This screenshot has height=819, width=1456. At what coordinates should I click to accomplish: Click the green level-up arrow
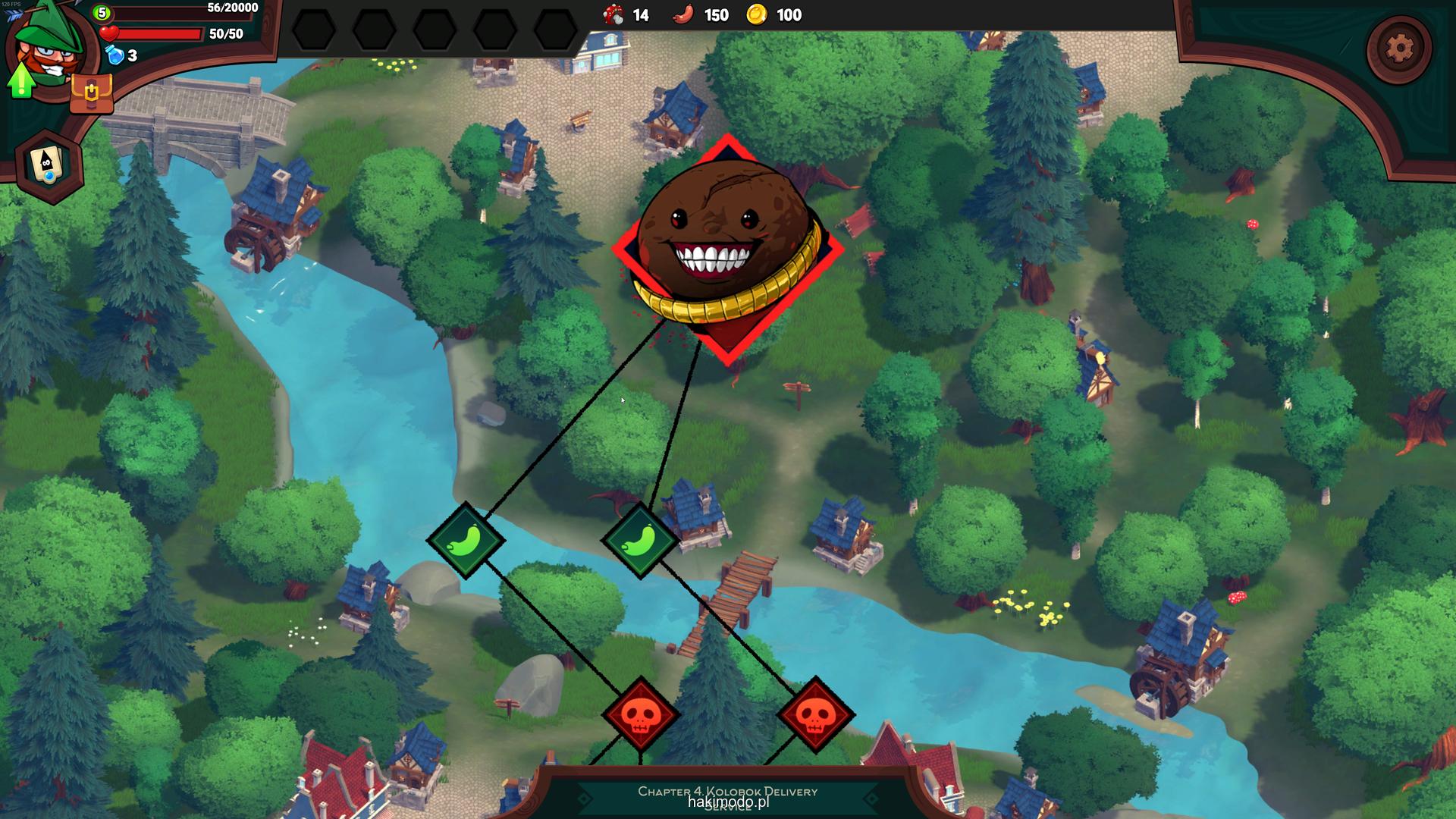(21, 80)
